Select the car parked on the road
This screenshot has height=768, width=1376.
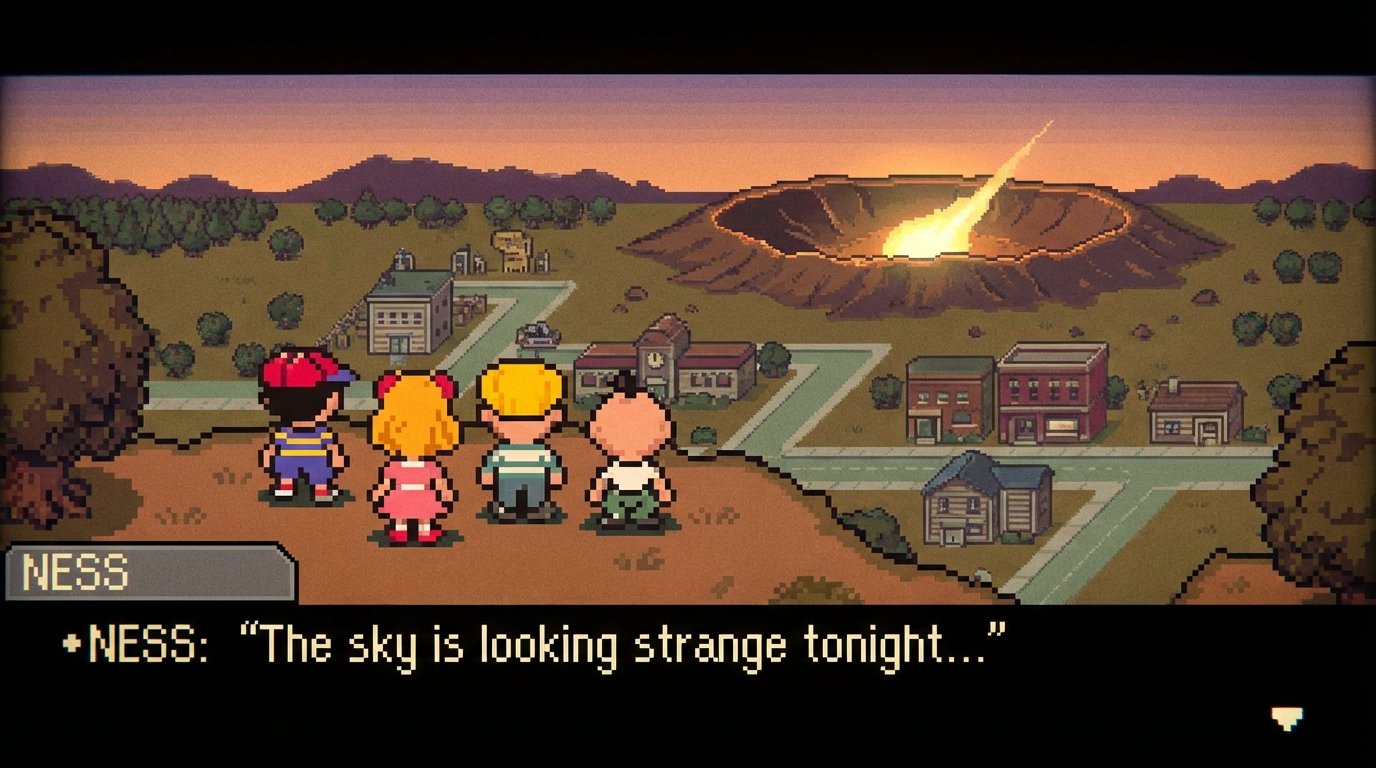(537, 335)
